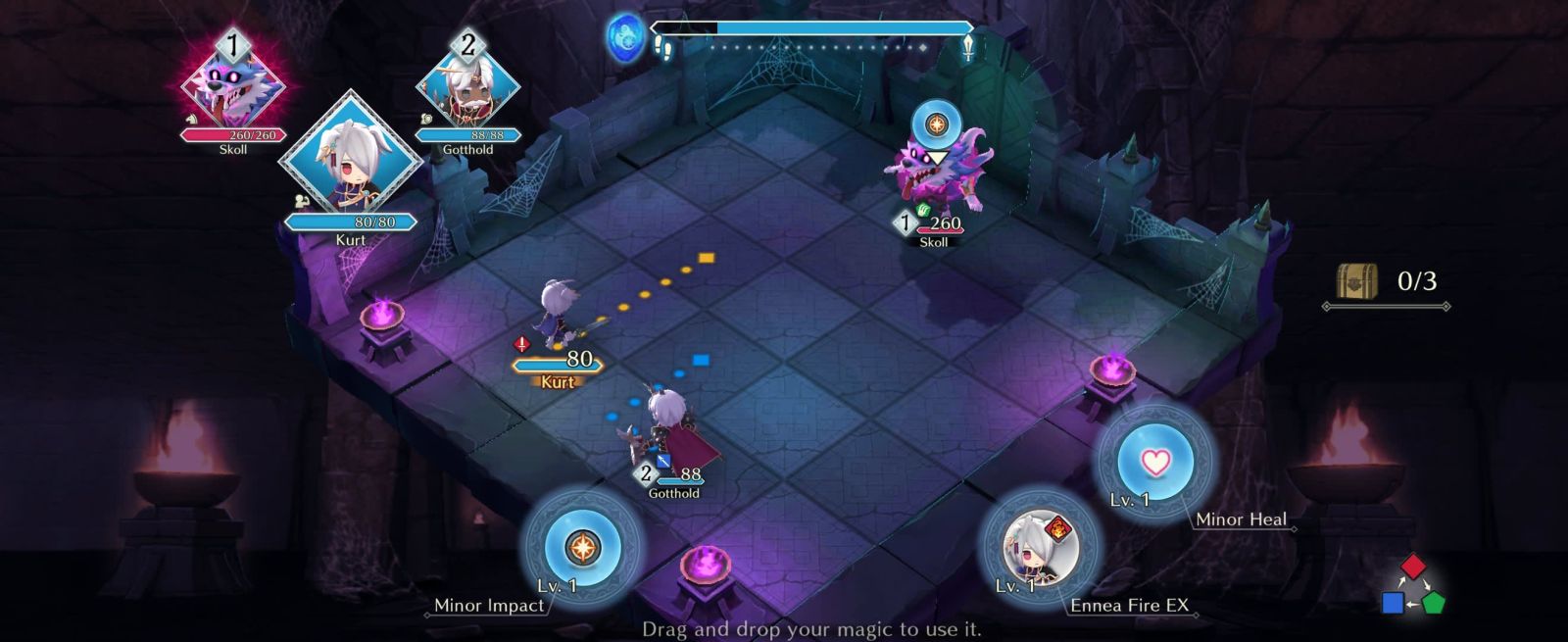
Task: Activate the Ennea Fire EX skill
Action: tap(1040, 547)
